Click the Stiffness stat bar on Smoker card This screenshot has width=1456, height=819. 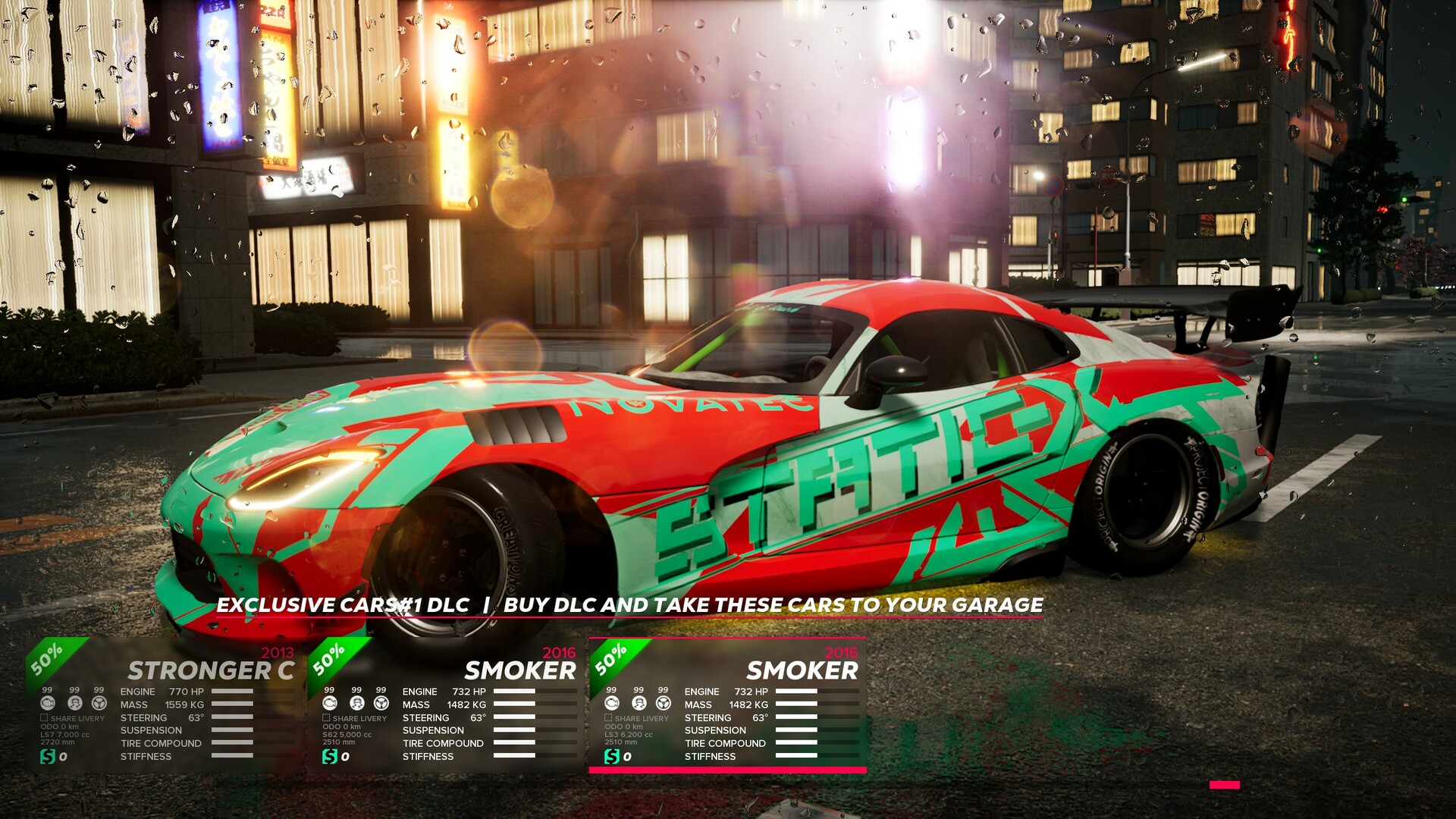(x=514, y=755)
